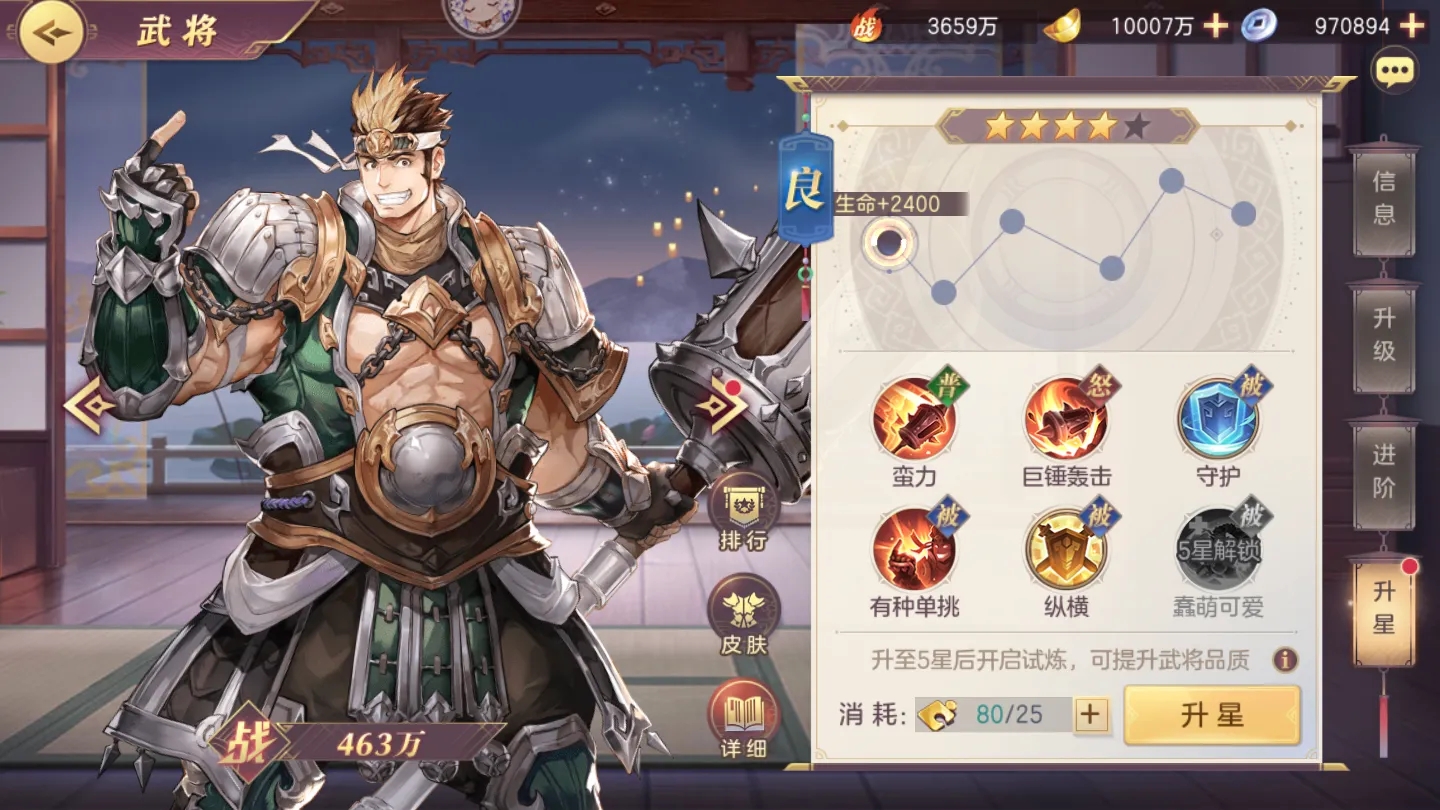The width and height of the screenshot is (1440, 810).
Task: Add gold using the plus icon
Action: point(1215,26)
